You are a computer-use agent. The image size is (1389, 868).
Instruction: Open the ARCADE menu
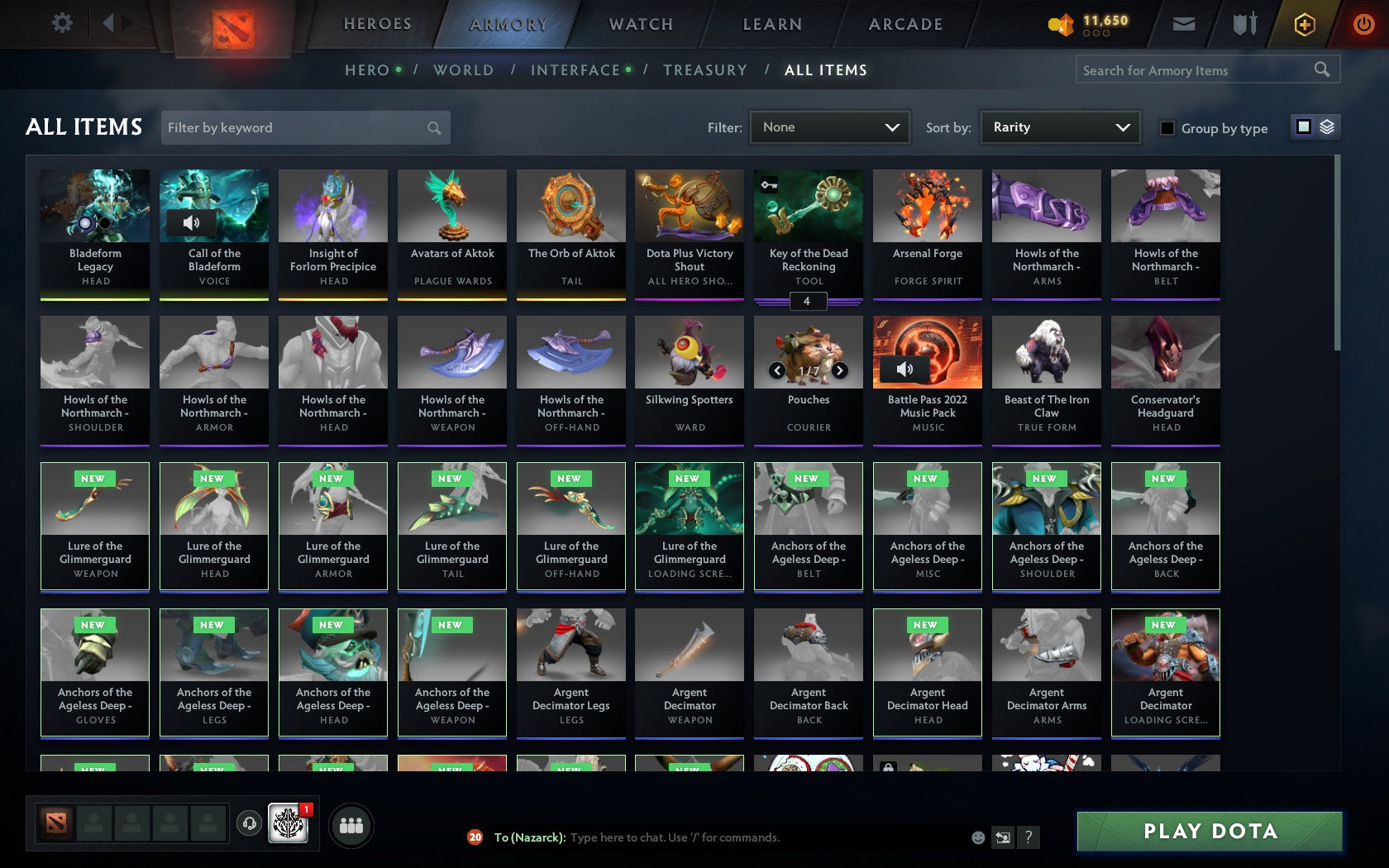pos(905,24)
